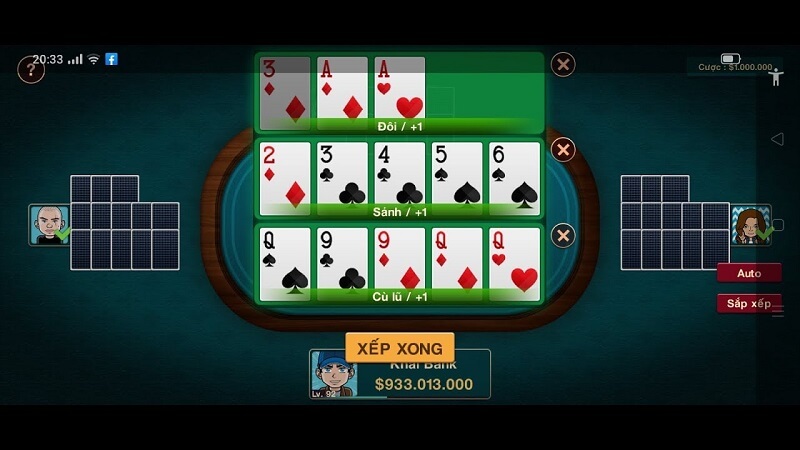
Task: Choose the 4 of clubs card
Action: click(x=399, y=177)
